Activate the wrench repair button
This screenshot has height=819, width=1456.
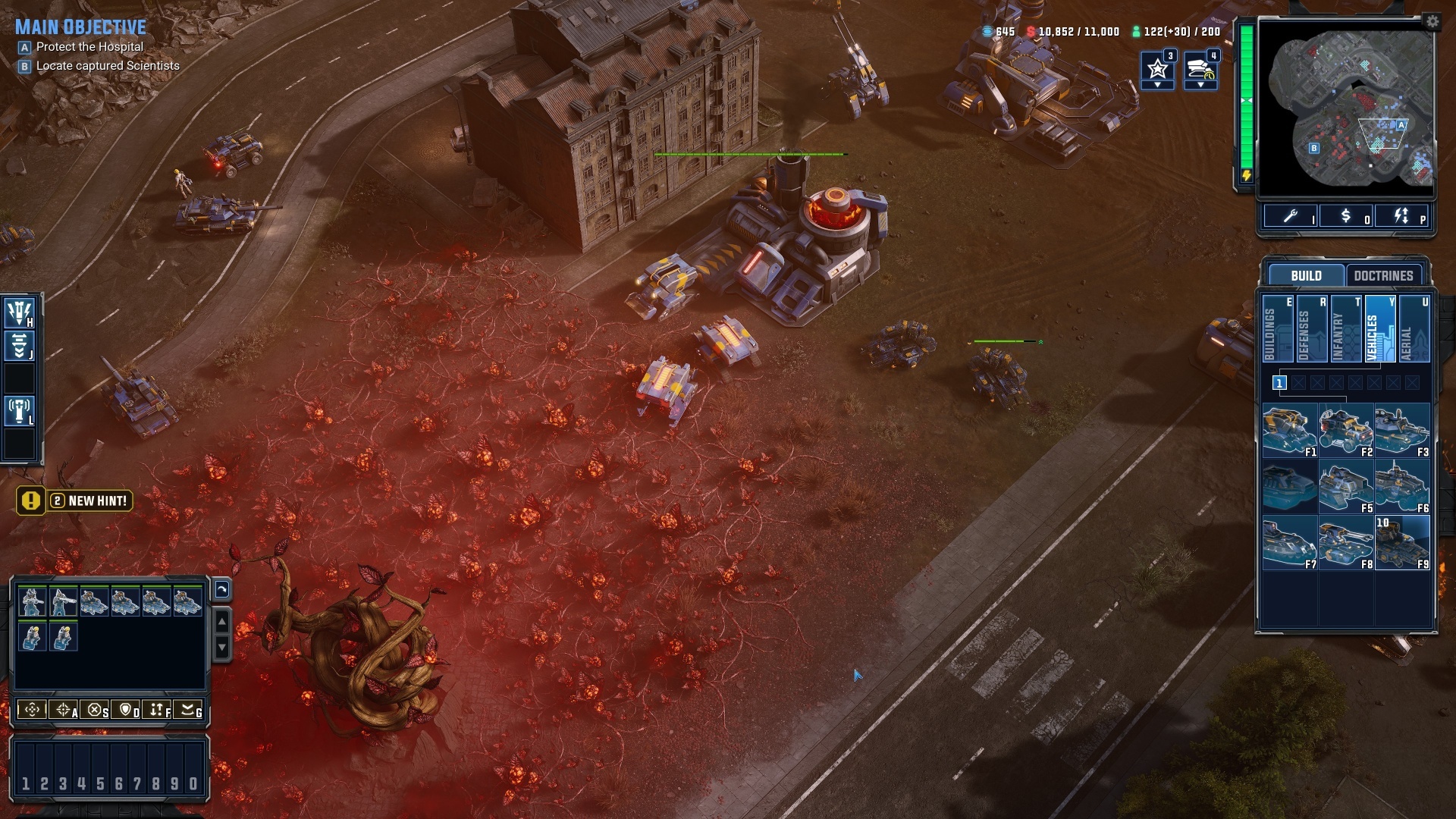pyautogui.click(x=1291, y=217)
